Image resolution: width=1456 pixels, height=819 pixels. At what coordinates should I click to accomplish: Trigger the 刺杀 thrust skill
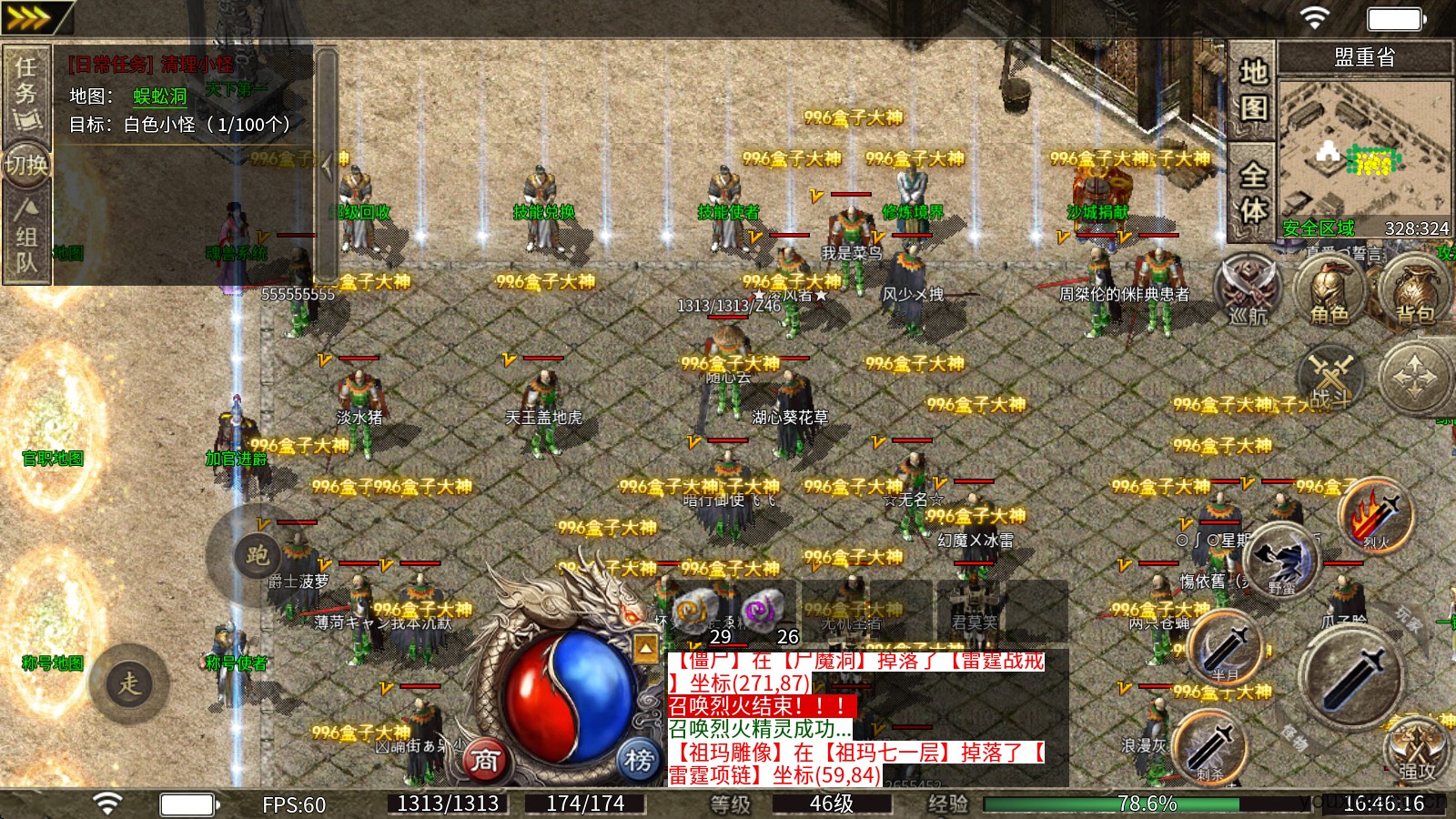pos(1209,745)
